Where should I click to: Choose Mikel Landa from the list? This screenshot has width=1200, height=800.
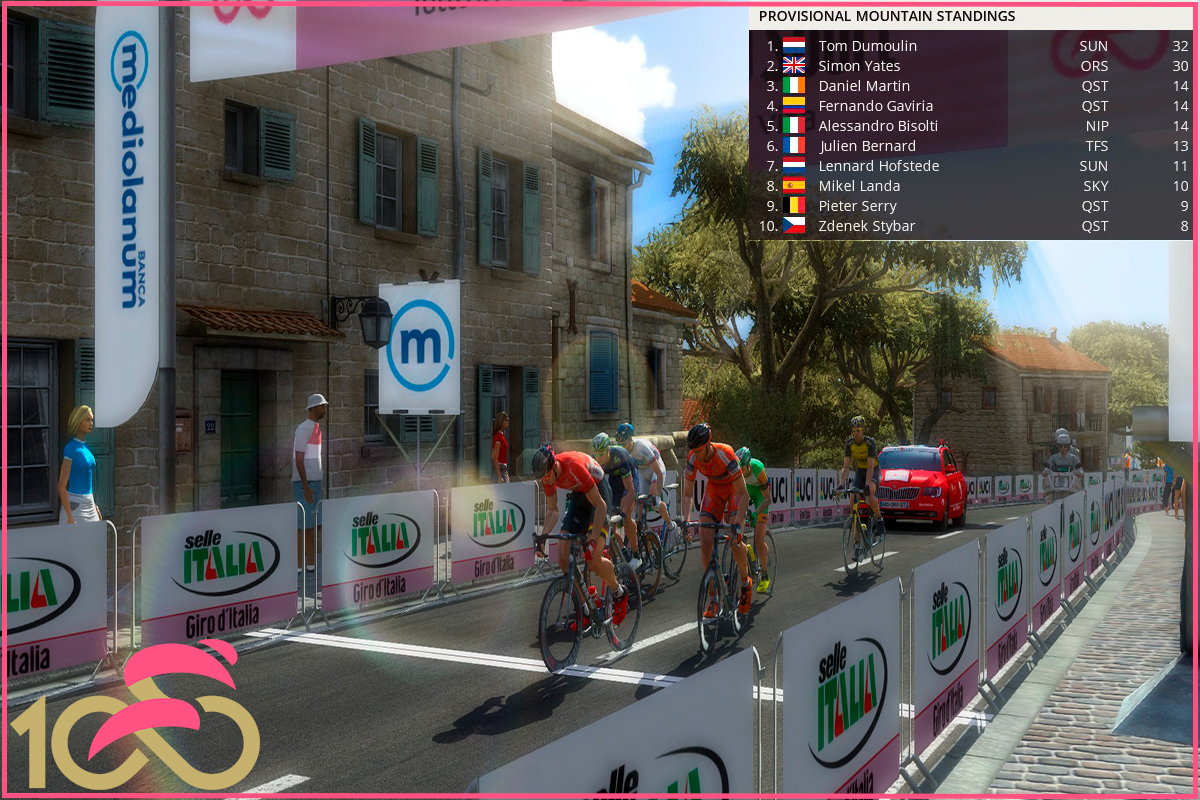coord(859,186)
